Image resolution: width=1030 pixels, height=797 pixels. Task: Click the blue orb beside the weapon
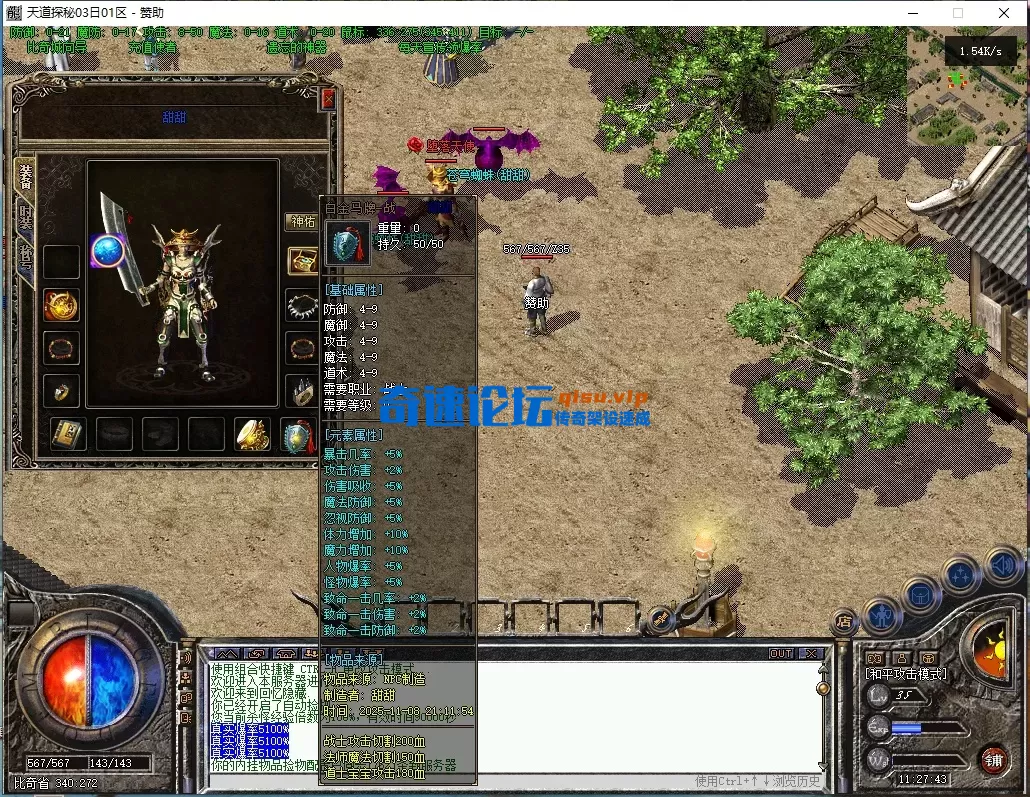pyautogui.click(x=107, y=250)
